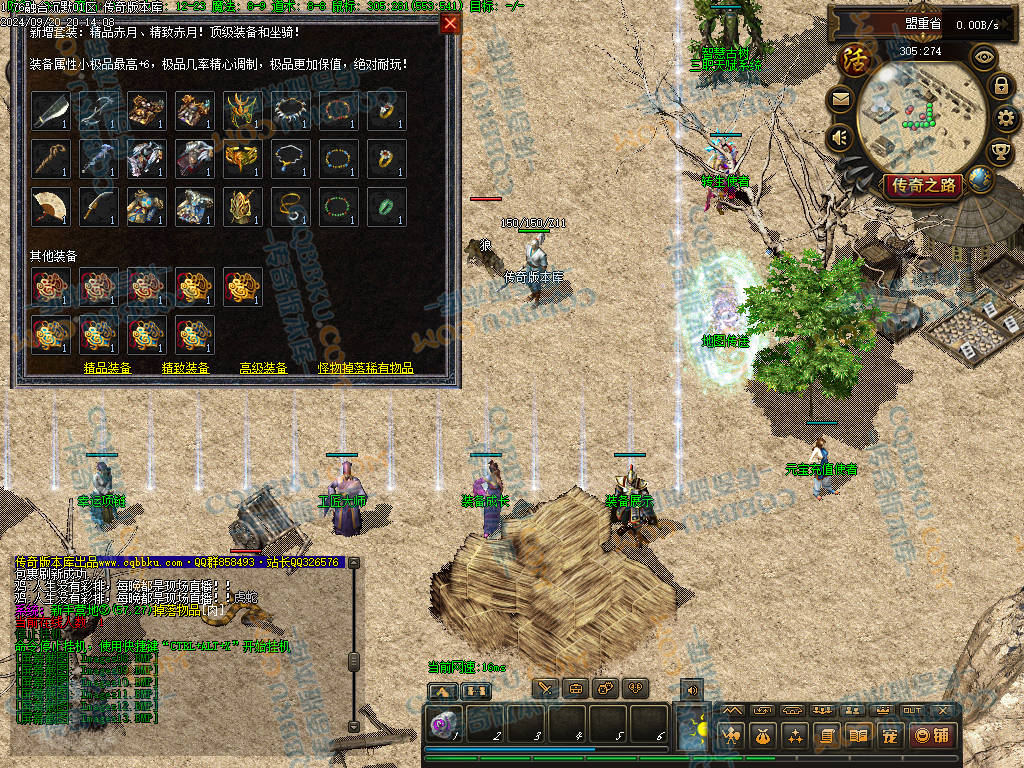Image resolution: width=1024 pixels, height=768 pixels.
Task: Open the 精品装备 link
Action: (x=108, y=368)
